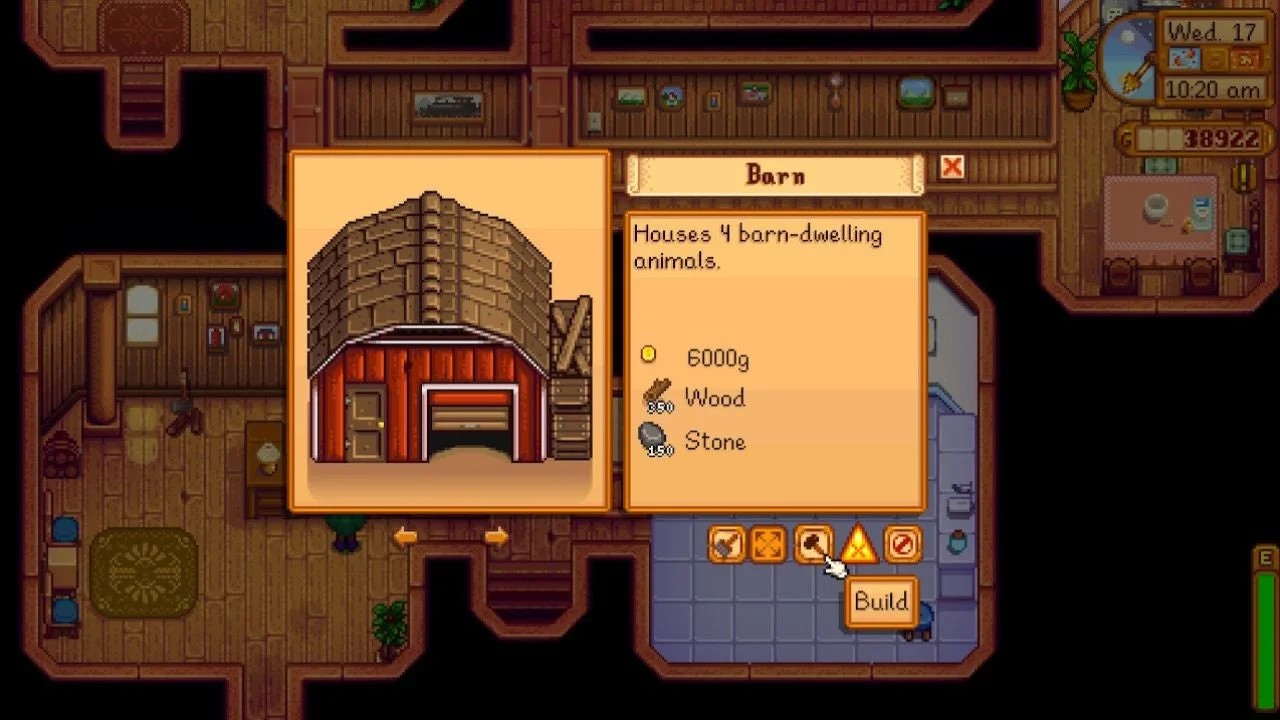Click the red Cancel circle icon
The width and height of the screenshot is (1280, 720).
coord(900,545)
